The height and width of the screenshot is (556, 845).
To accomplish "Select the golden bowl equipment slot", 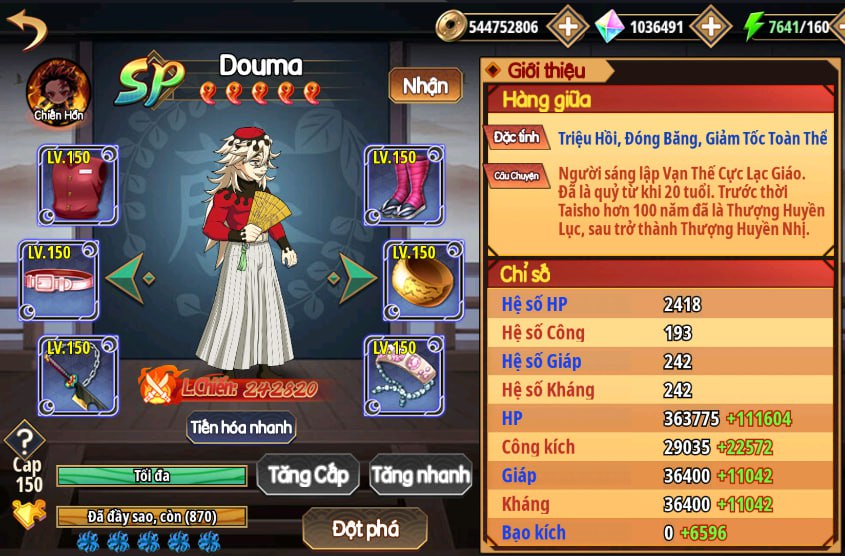I will pos(423,279).
